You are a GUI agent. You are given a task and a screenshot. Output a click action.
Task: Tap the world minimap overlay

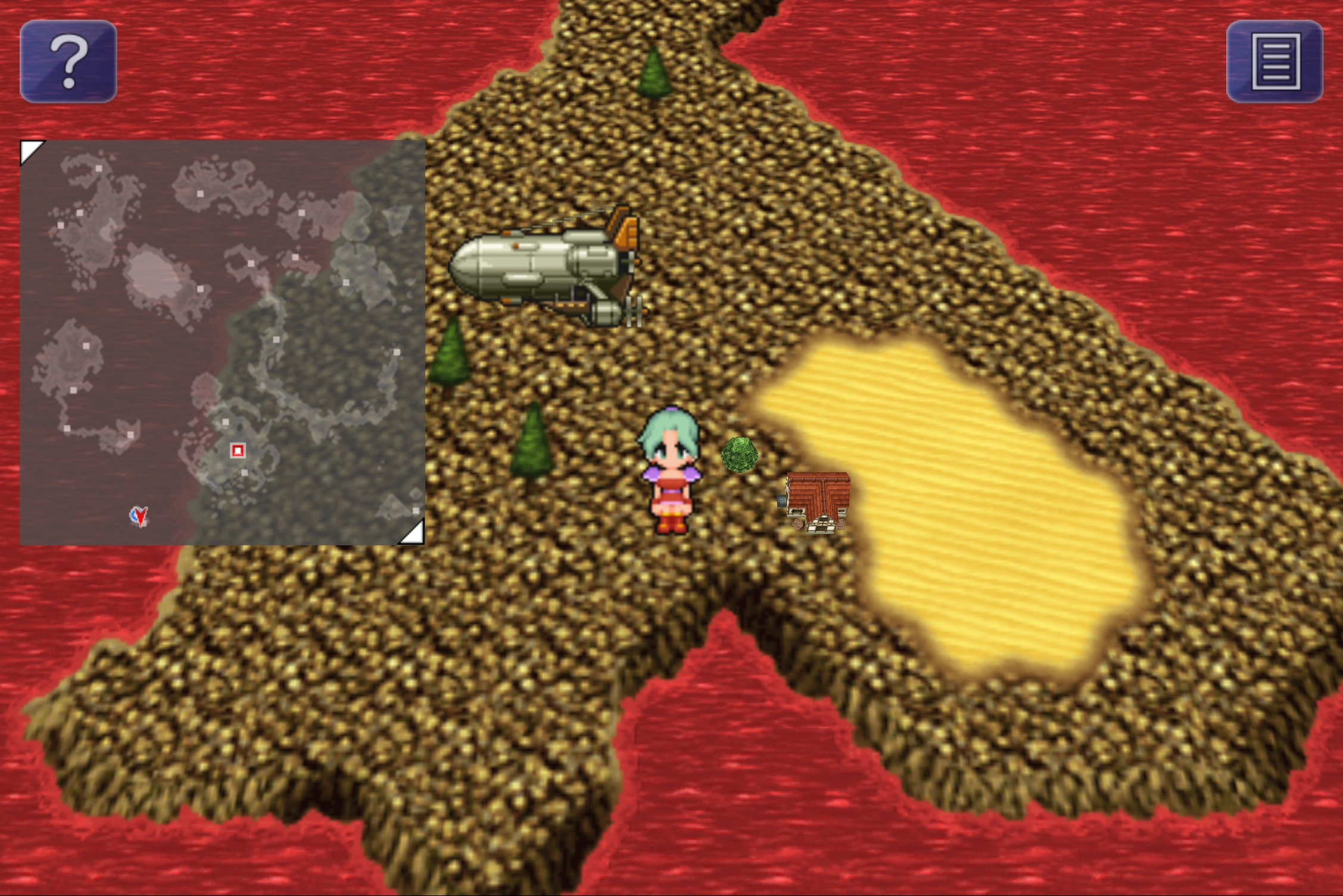[222, 342]
